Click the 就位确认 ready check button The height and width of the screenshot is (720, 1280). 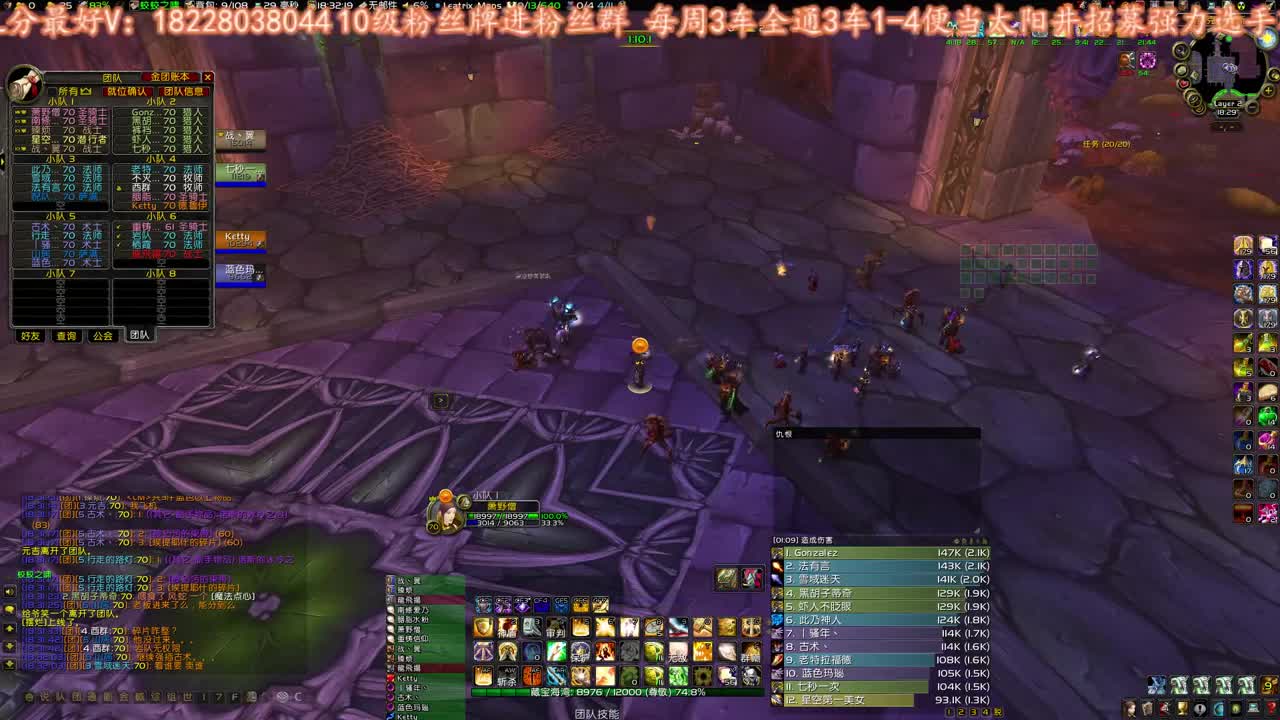point(128,90)
